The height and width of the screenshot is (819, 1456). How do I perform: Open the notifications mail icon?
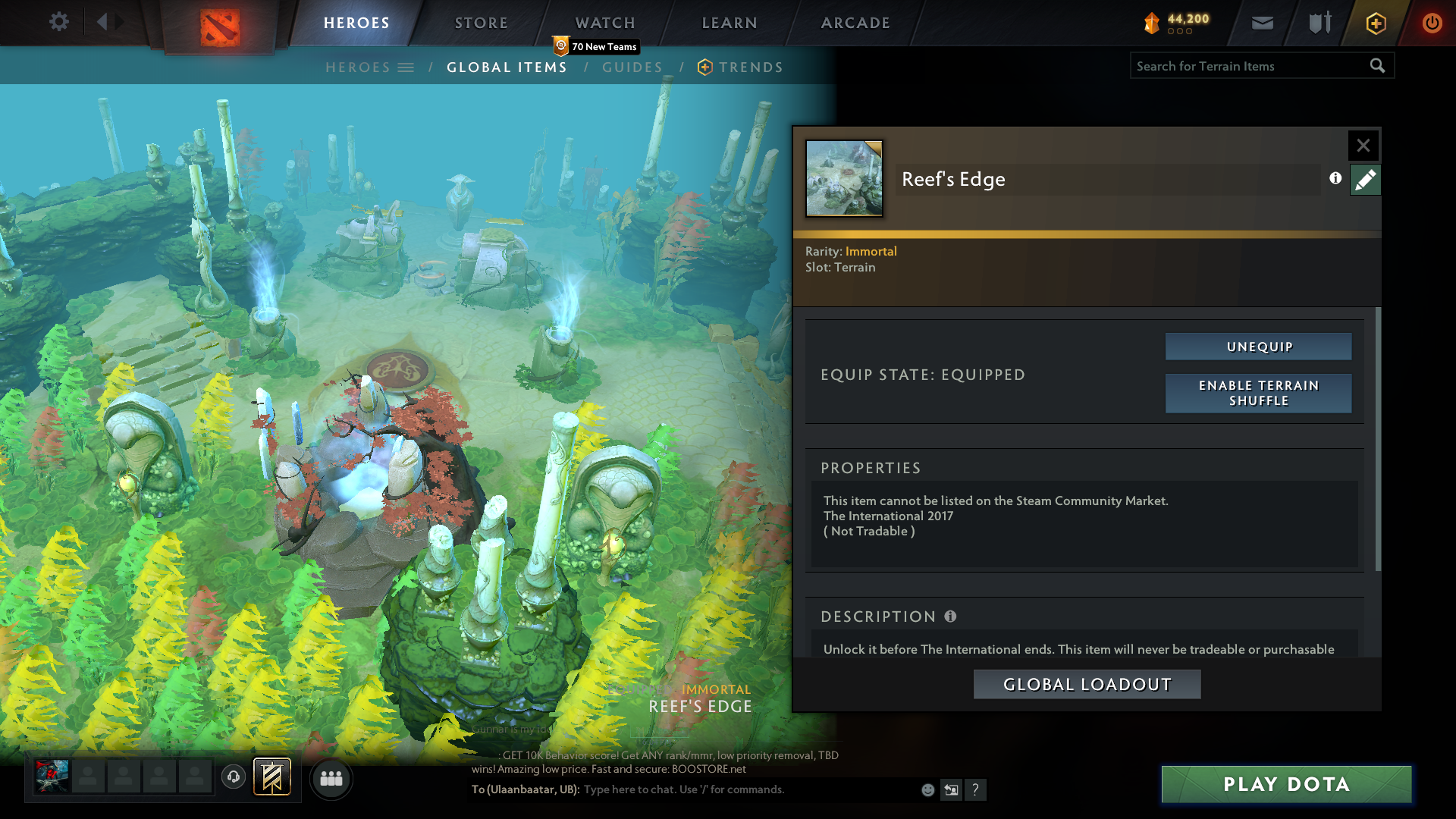1261,23
